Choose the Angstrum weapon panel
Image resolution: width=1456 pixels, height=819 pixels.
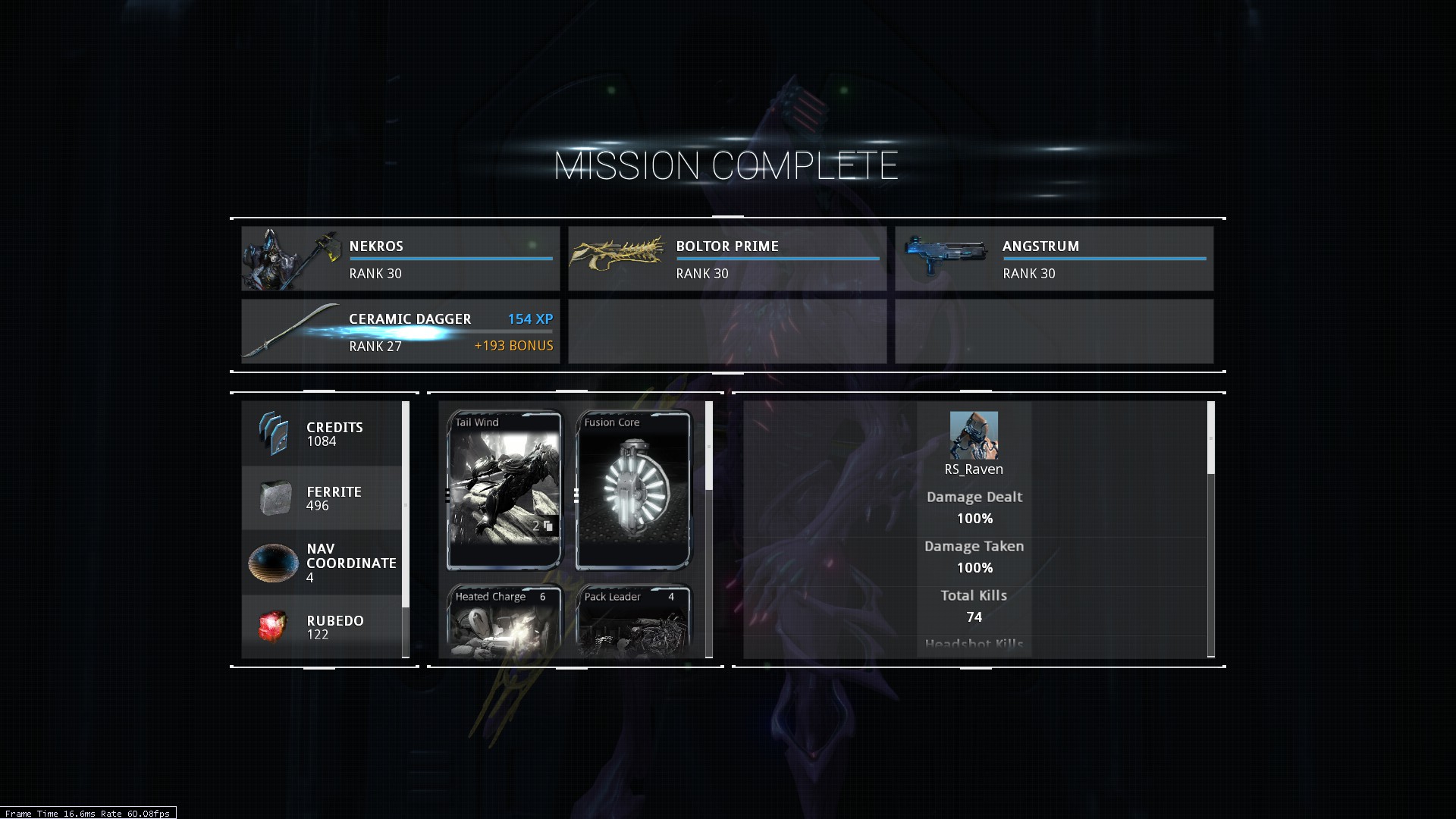coord(1054,259)
